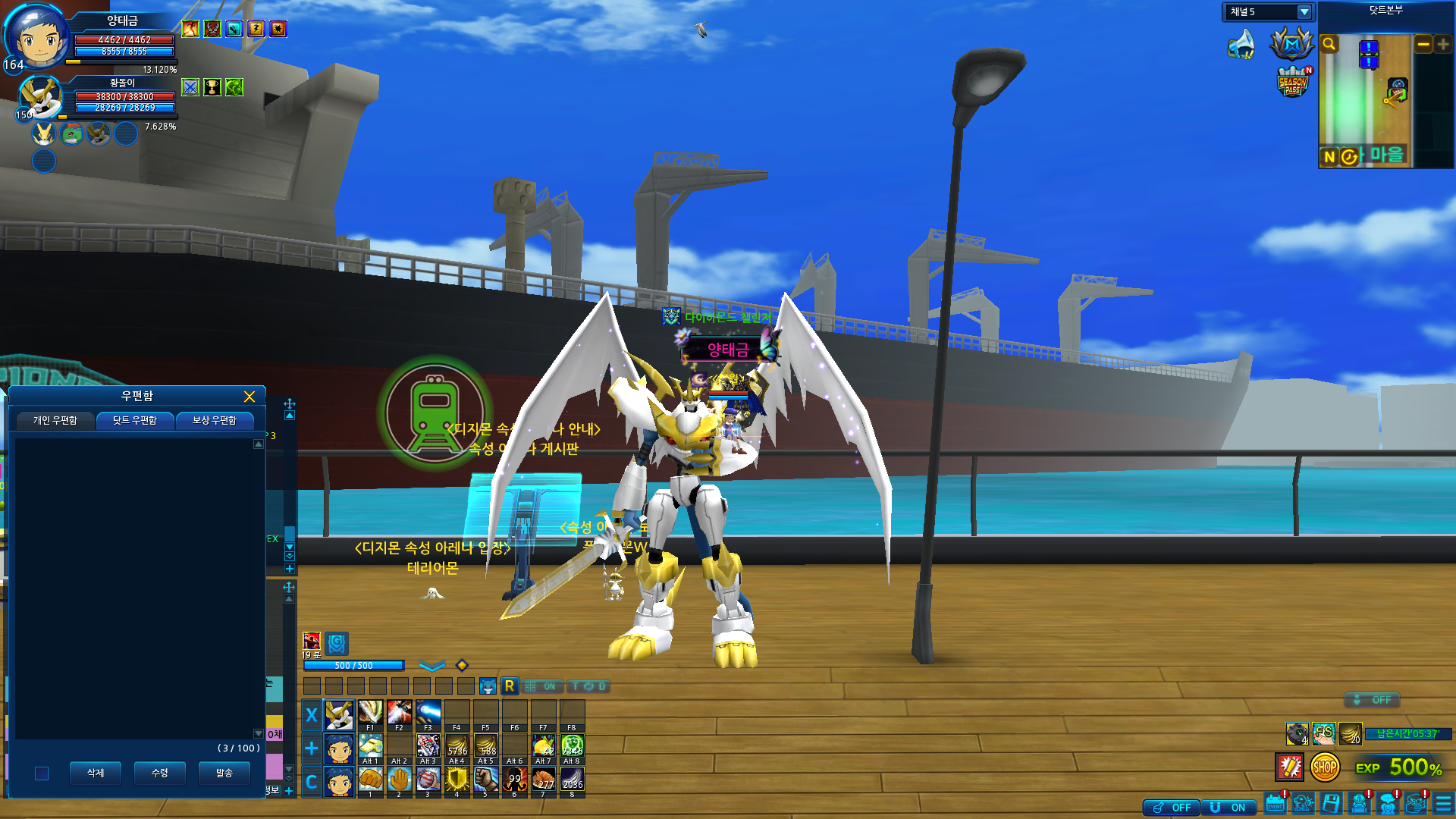
Task: Use the F1 sword slash skill
Action: 370,713
